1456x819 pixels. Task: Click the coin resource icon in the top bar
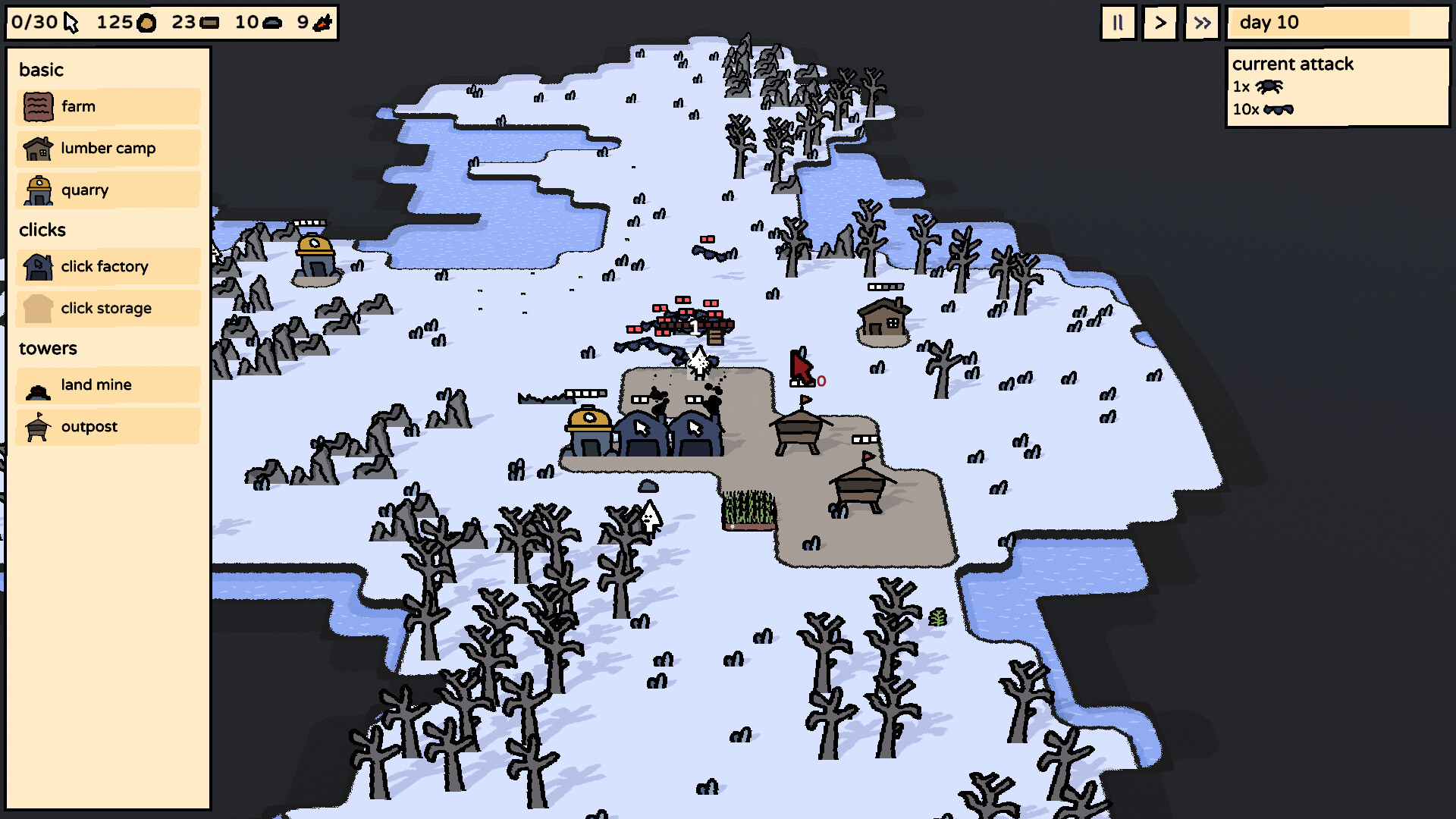tap(146, 23)
